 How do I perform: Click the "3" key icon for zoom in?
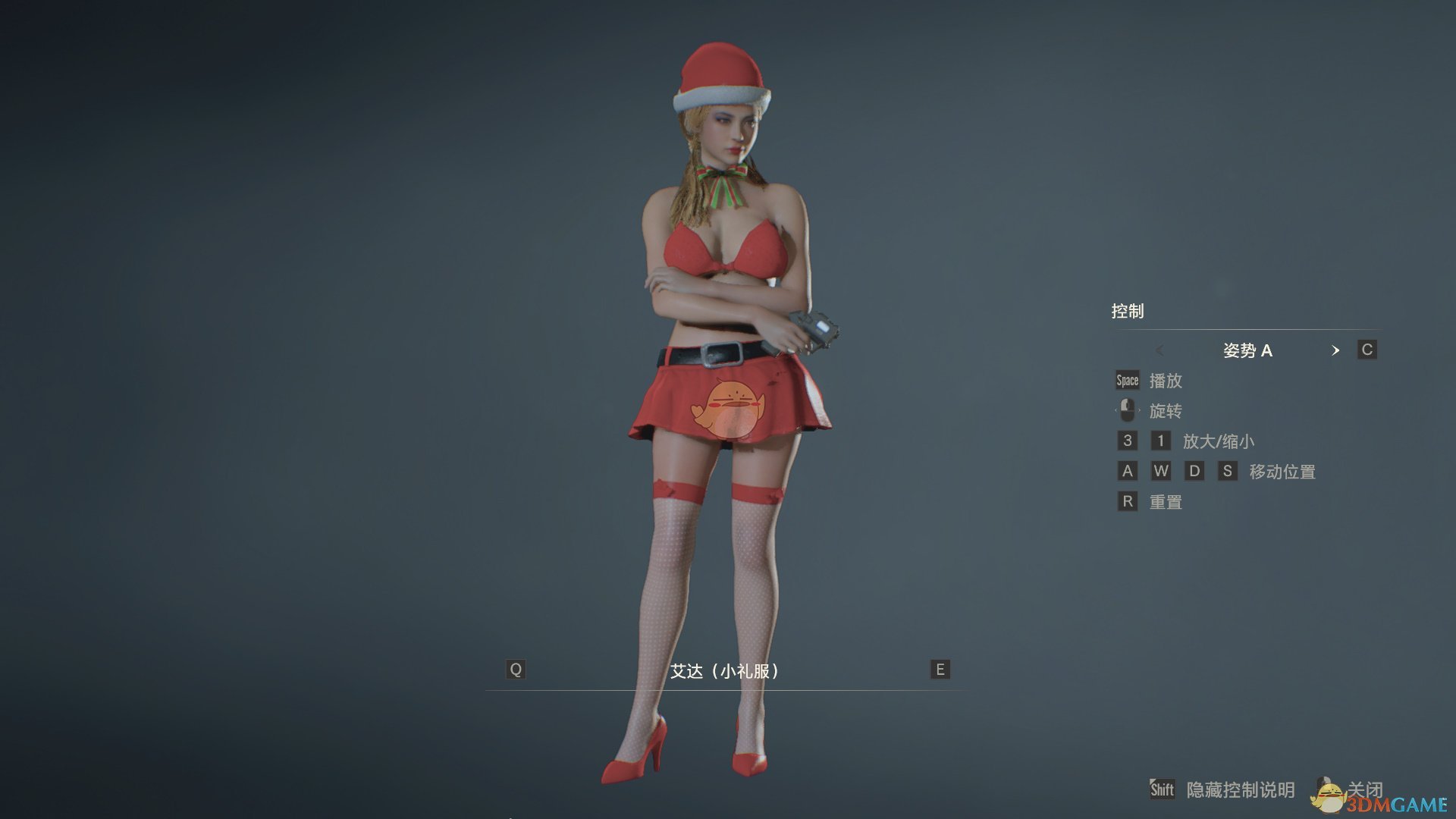[x=1127, y=441]
